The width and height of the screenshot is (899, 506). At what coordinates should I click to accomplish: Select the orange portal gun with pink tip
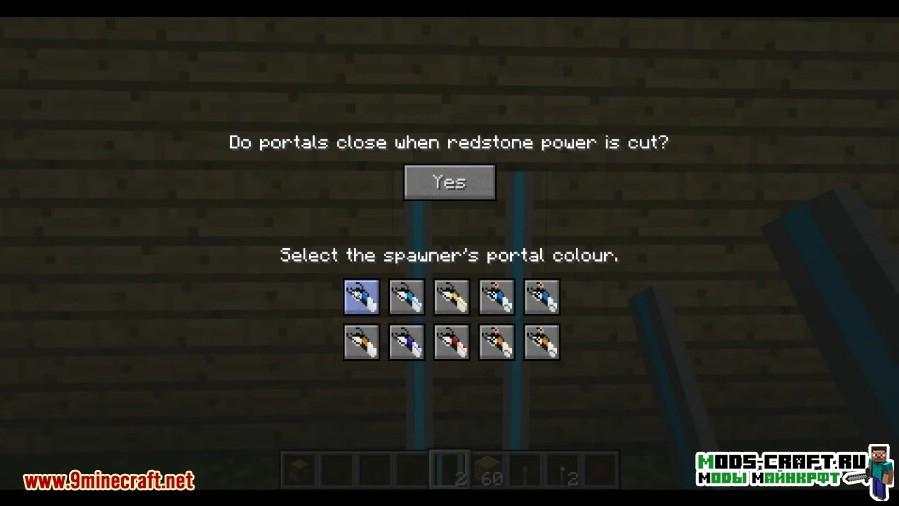click(496, 341)
